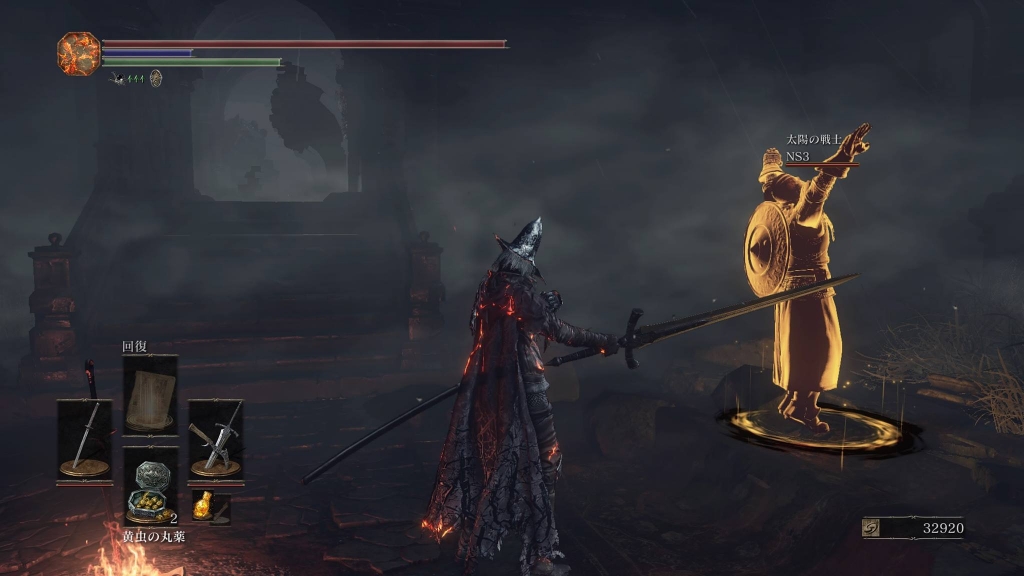Select the greatsword right-hand weapon slot
Image resolution: width=1024 pixels, height=576 pixels.
tap(216, 438)
